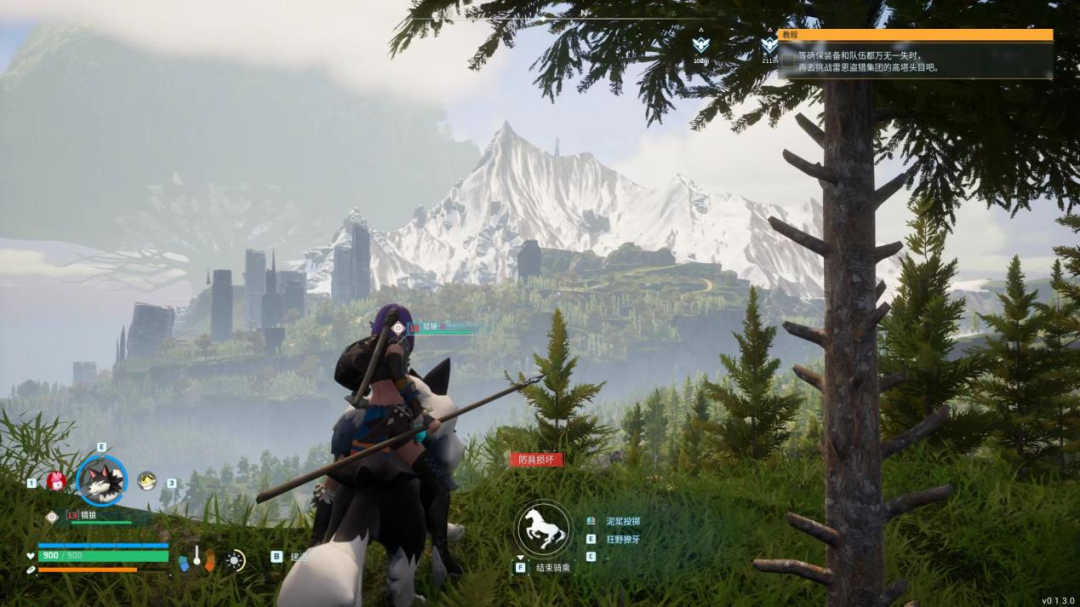Screen dimensions: 1080x607
Task: Click the white horse riding icon
Action: 543,528
